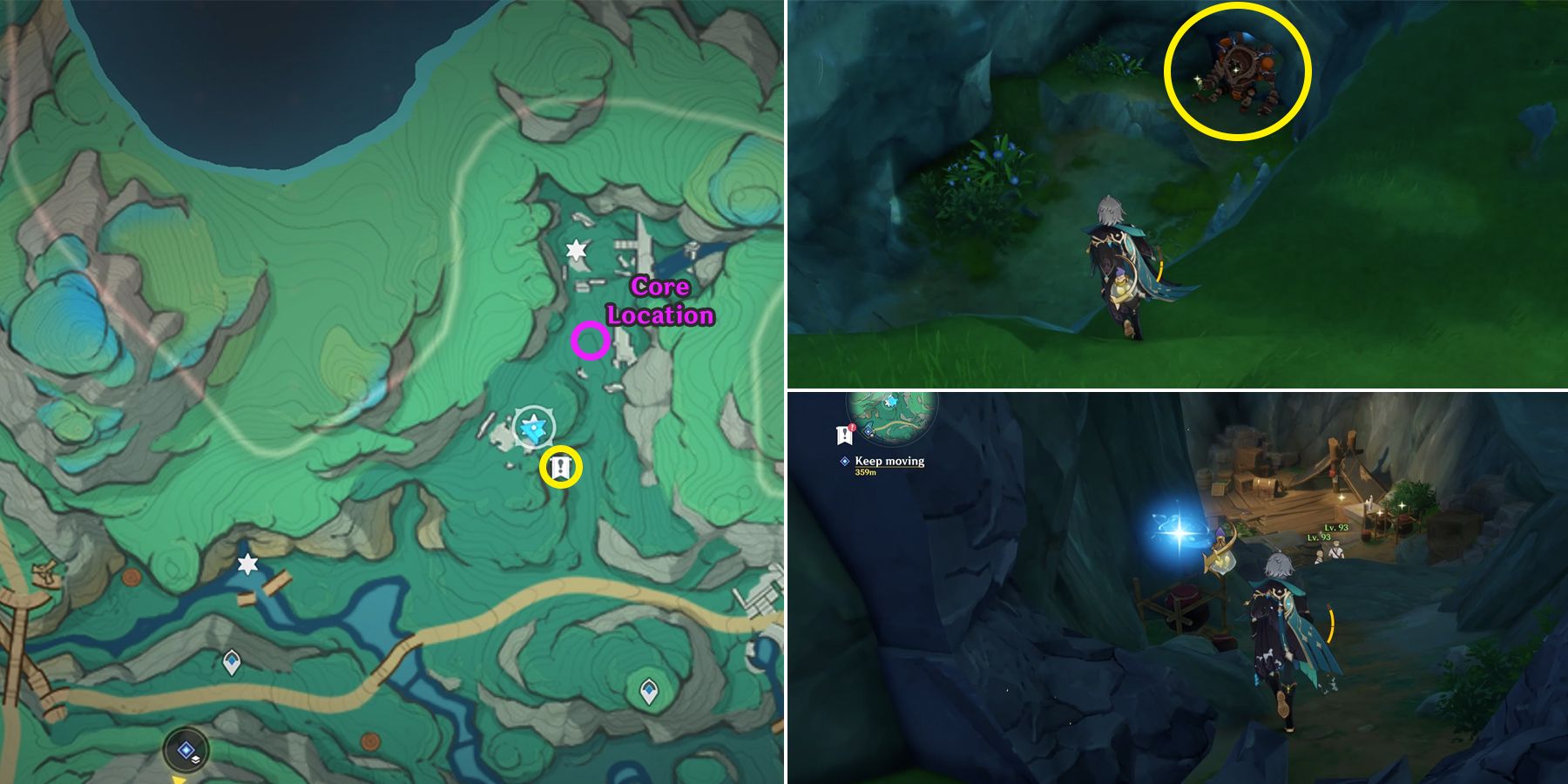This screenshot has width=1568, height=784.
Task: Toggle the red notification badge on the quest banner
Action: tap(852, 427)
